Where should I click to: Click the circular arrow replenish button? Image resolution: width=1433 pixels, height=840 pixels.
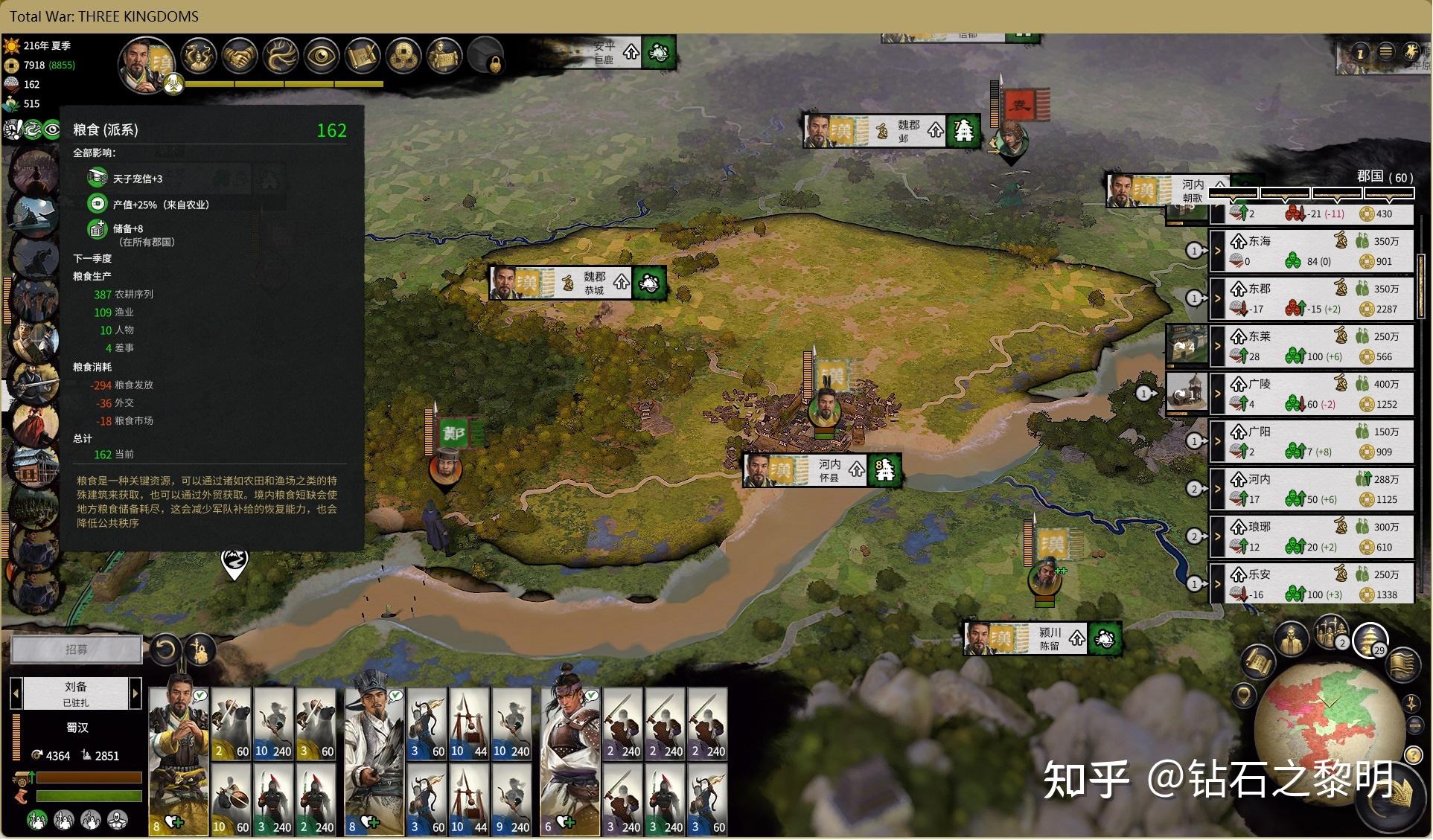pos(165,650)
